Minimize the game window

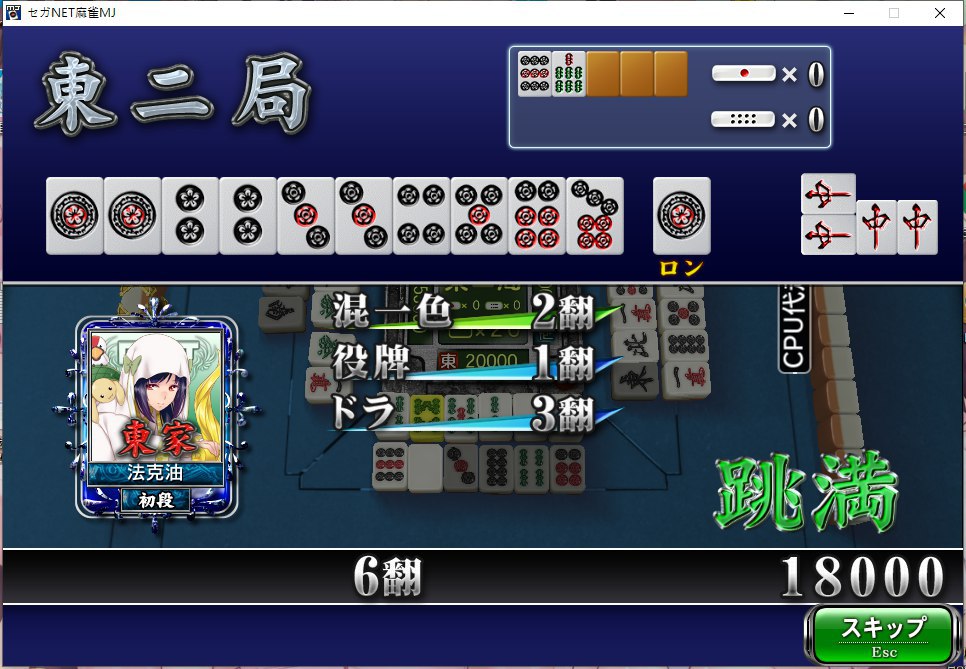click(x=849, y=13)
